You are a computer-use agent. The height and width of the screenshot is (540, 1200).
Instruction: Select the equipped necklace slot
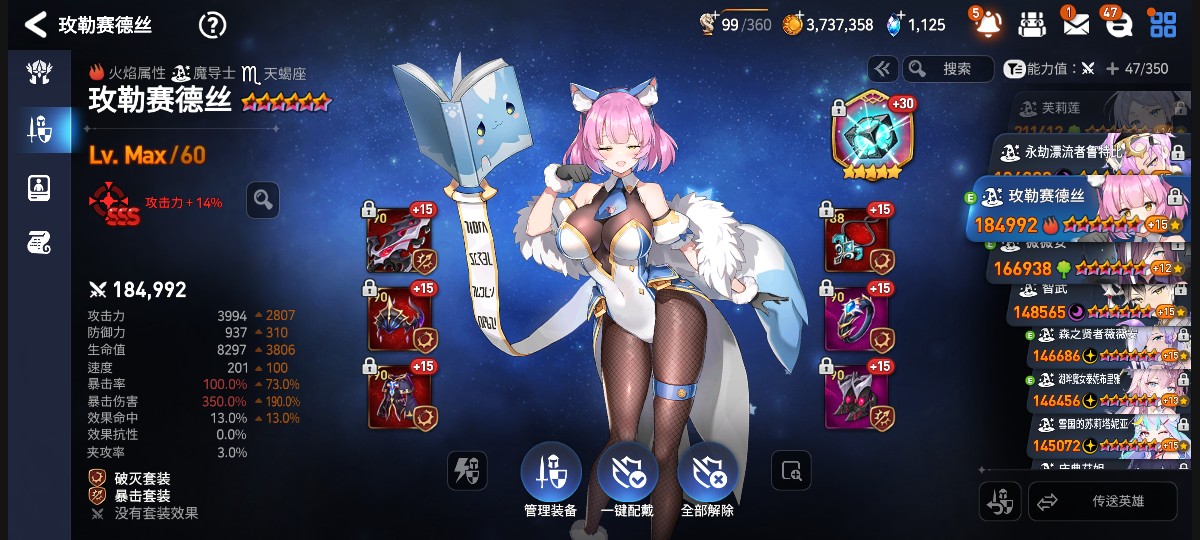pos(857,240)
